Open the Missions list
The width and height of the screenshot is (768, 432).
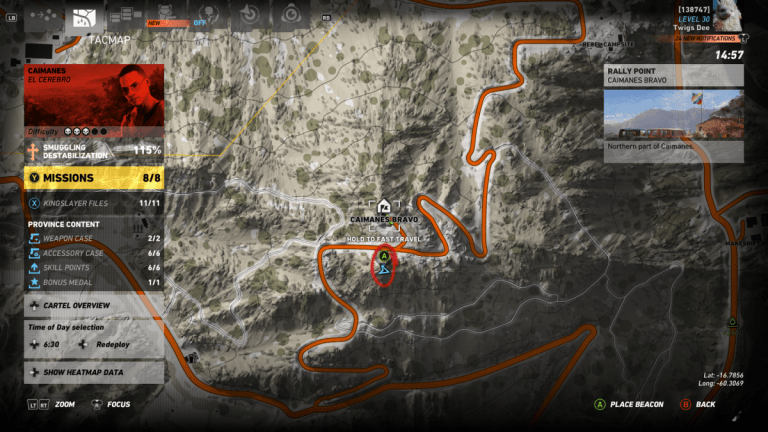pyautogui.click(x=94, y=178)
